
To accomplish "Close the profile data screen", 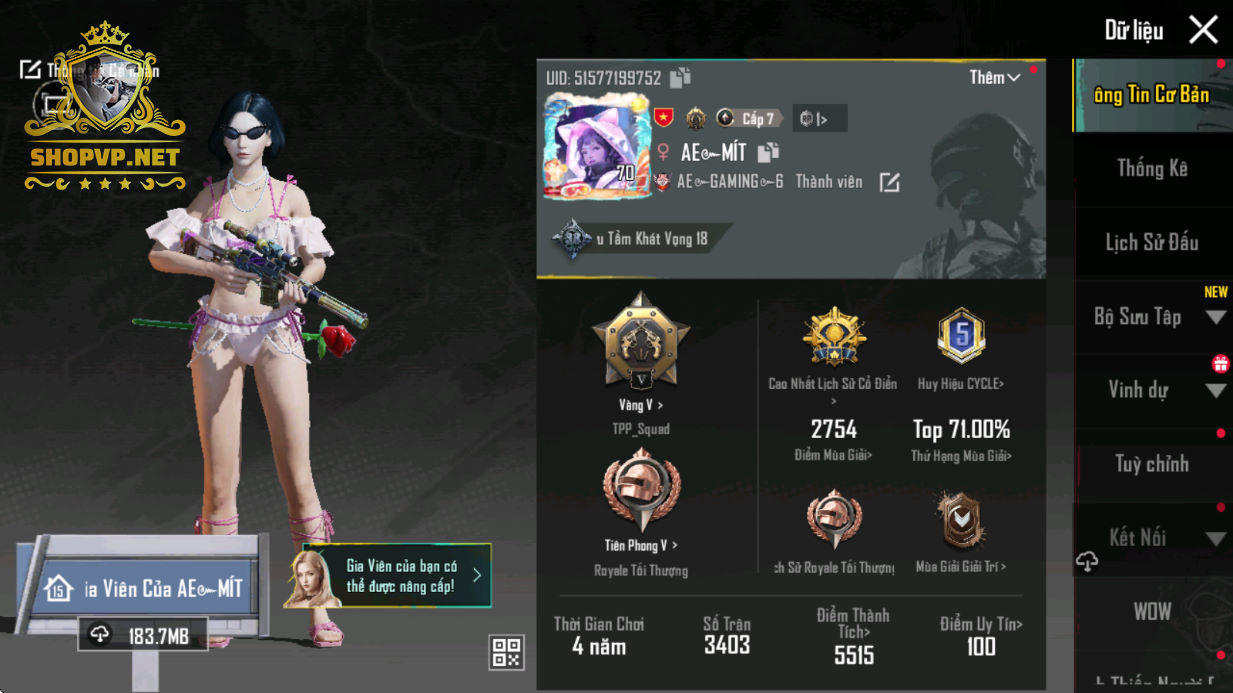I will pos(1203,30).
